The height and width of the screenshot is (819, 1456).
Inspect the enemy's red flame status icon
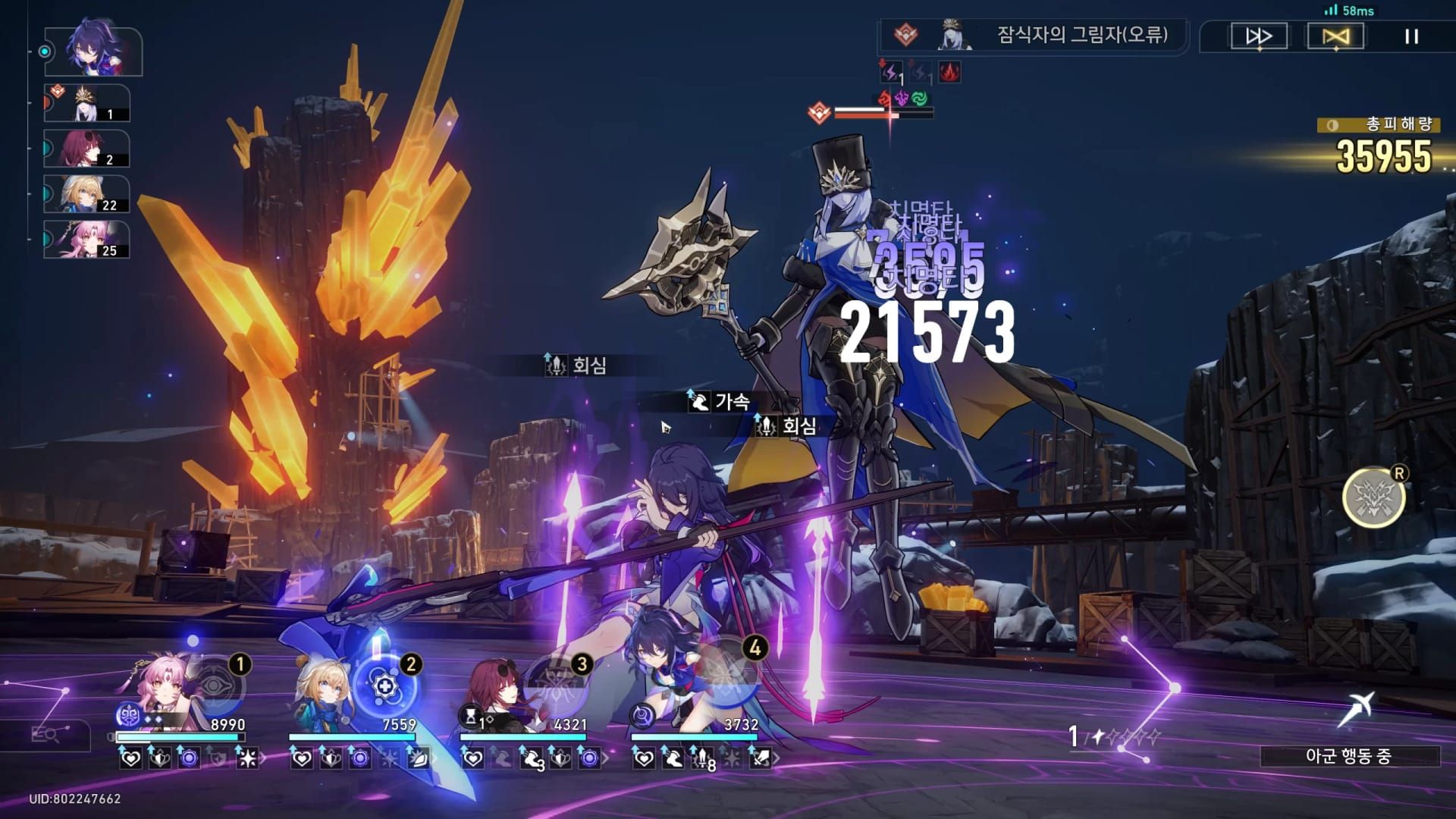point(949,72)
